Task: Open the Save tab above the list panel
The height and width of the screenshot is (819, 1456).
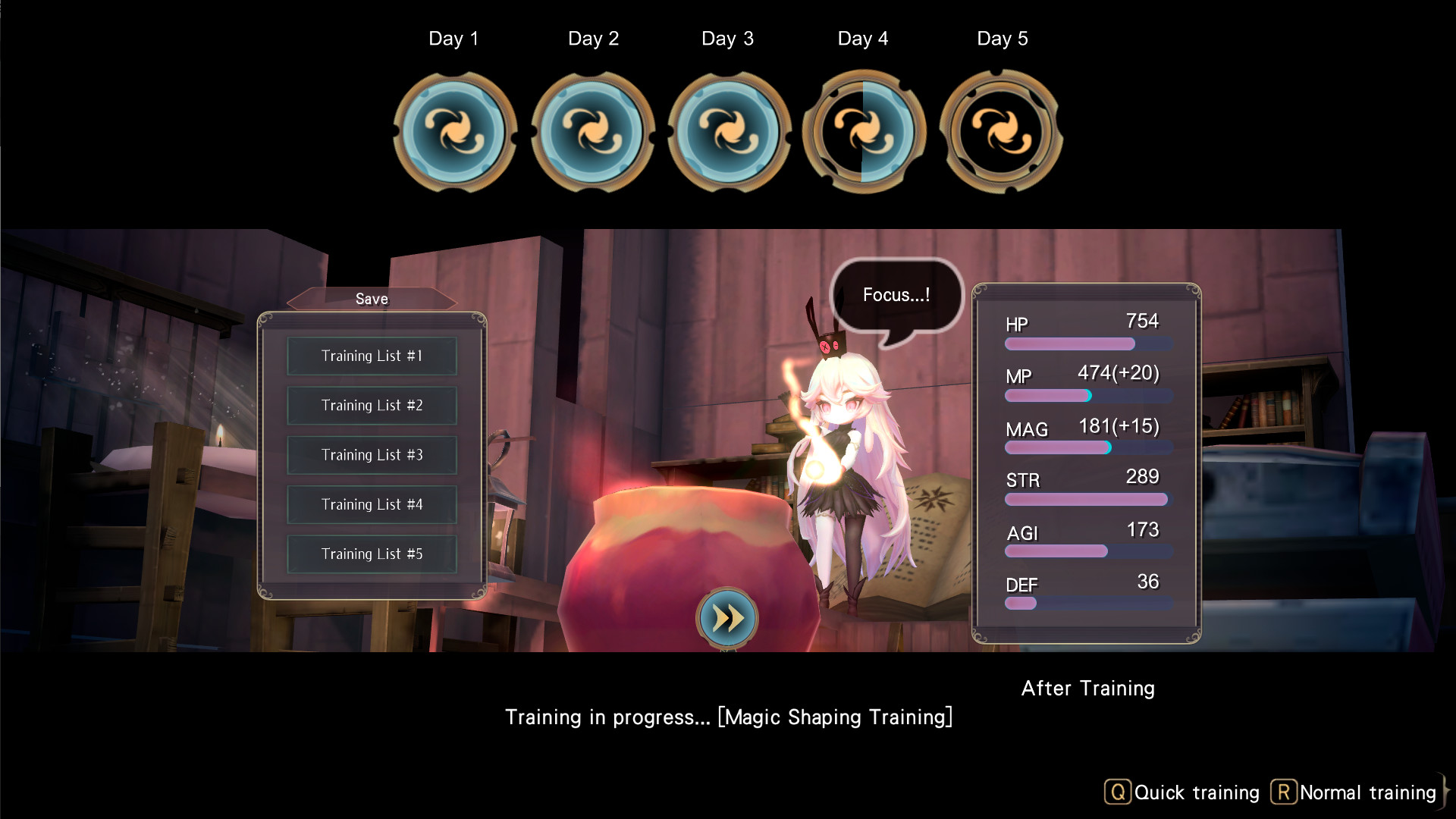Action: (372, 299)
